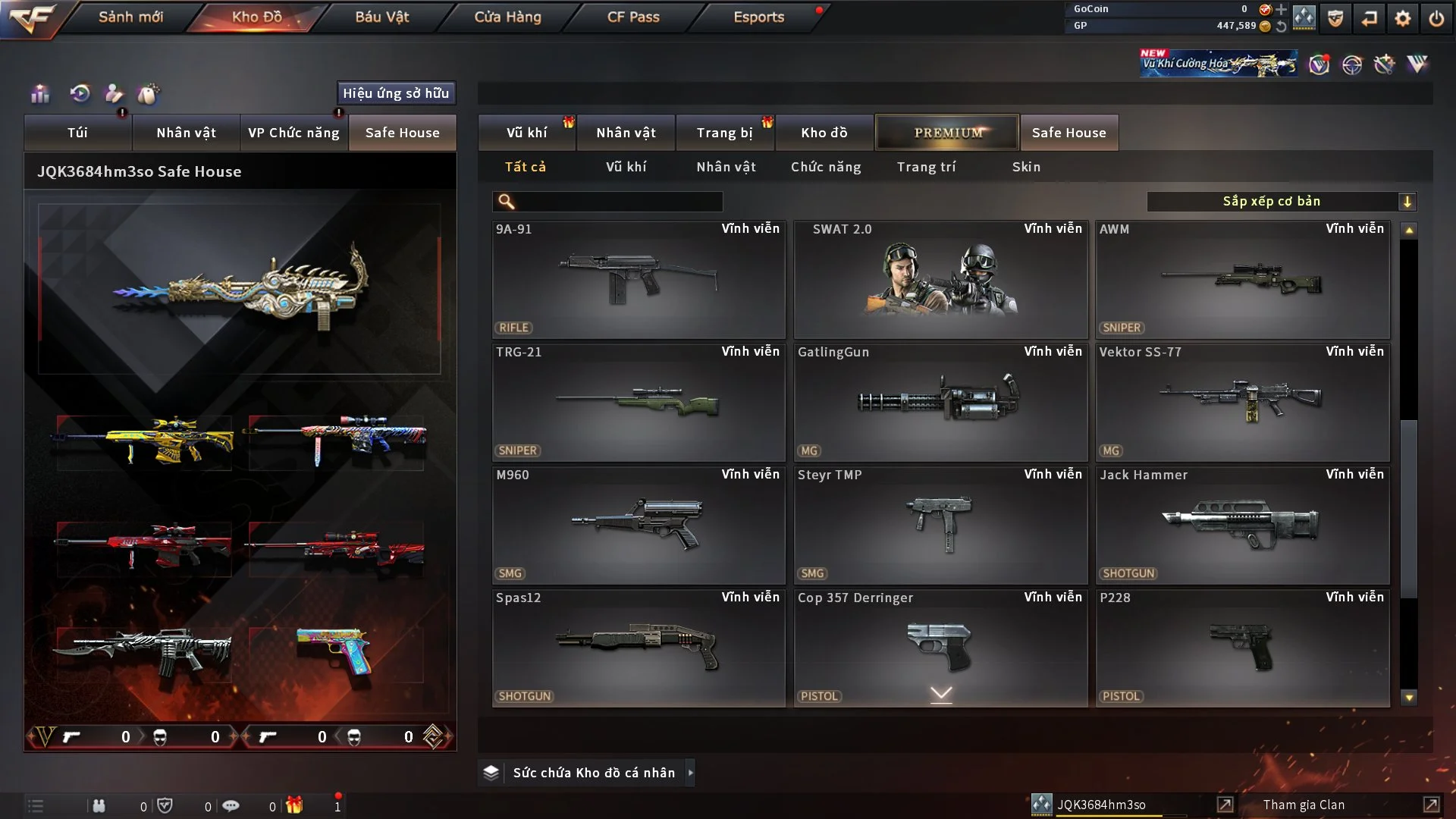Open the Cửa Hàng shop menu
Screen dimensions: 1456x819
[x=507, y=17]
